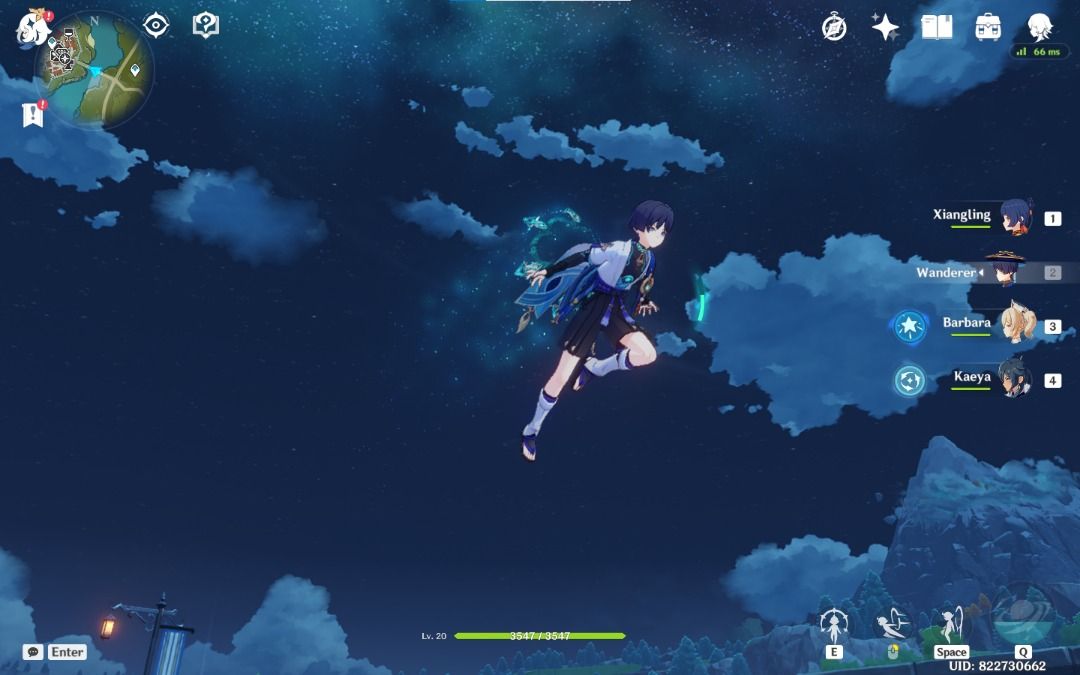
Task: Switch to Kaeya in the party
Action: pyautogui.click(x=1014, y=380)
